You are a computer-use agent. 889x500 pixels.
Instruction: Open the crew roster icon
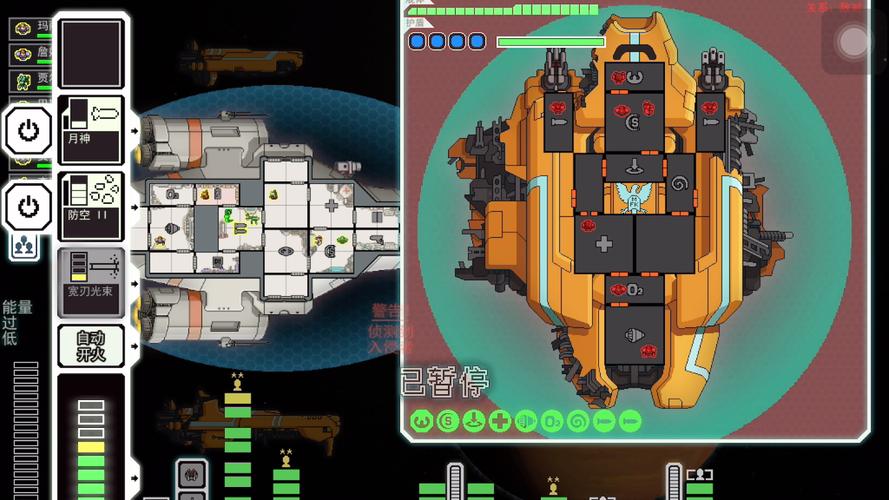pyautogui.click(x=24, y=245)
